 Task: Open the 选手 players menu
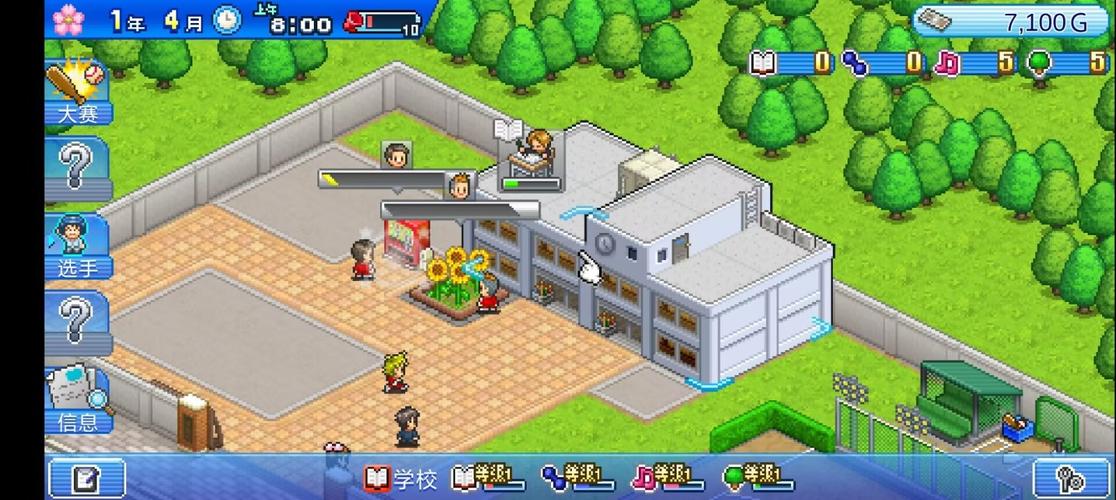point(78,247)
